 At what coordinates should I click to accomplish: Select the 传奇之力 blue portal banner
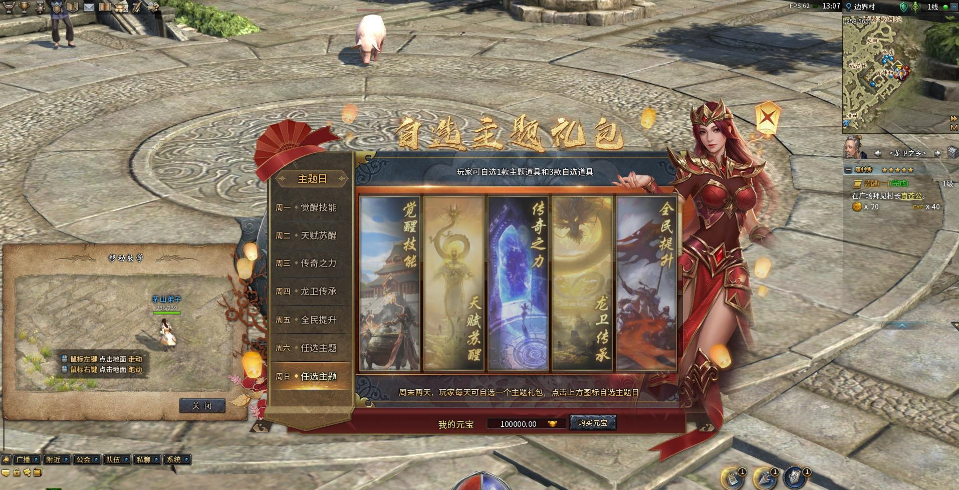pos(517,283)
